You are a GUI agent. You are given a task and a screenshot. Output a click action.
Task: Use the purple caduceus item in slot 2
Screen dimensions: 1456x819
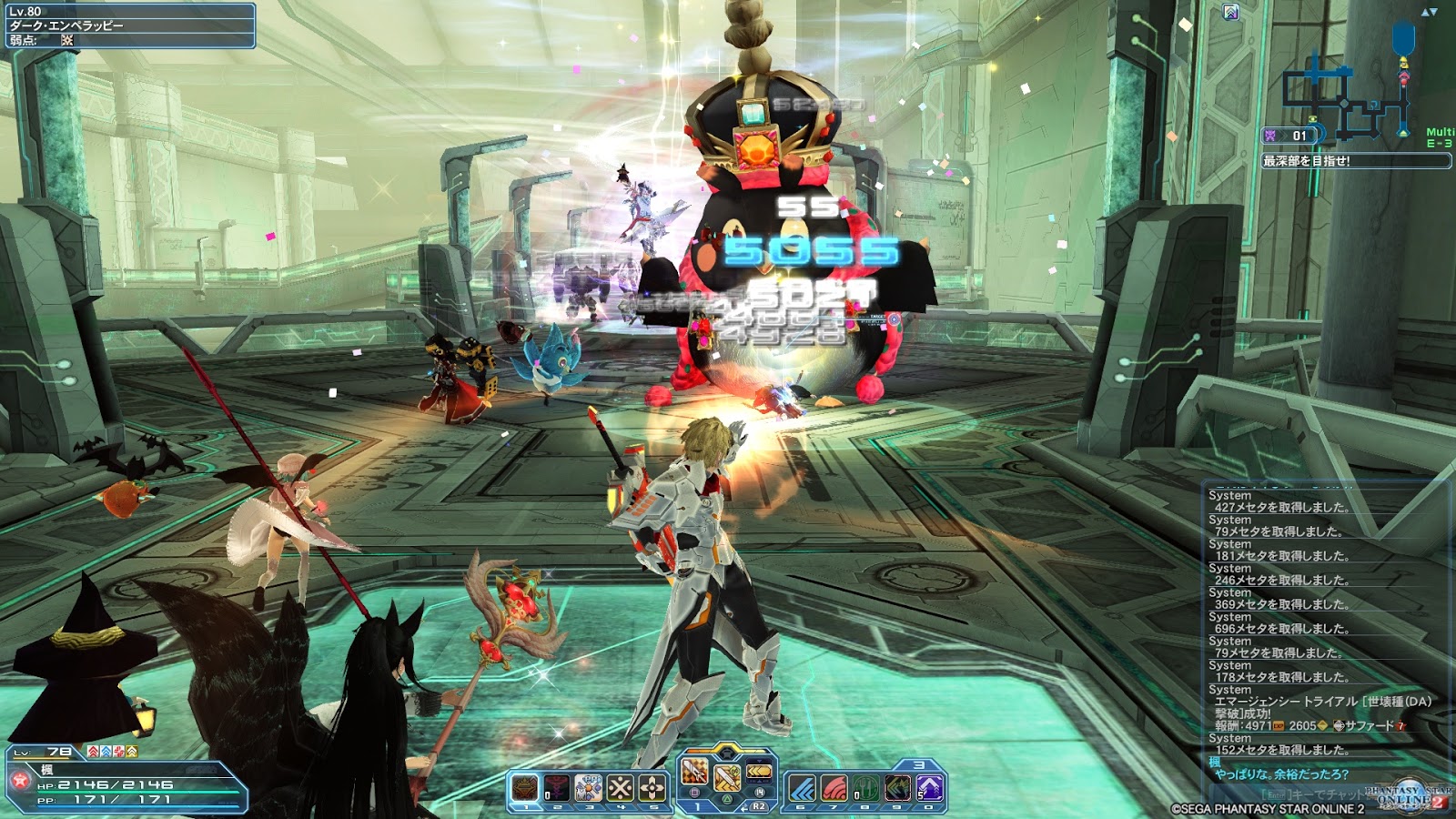557,787
